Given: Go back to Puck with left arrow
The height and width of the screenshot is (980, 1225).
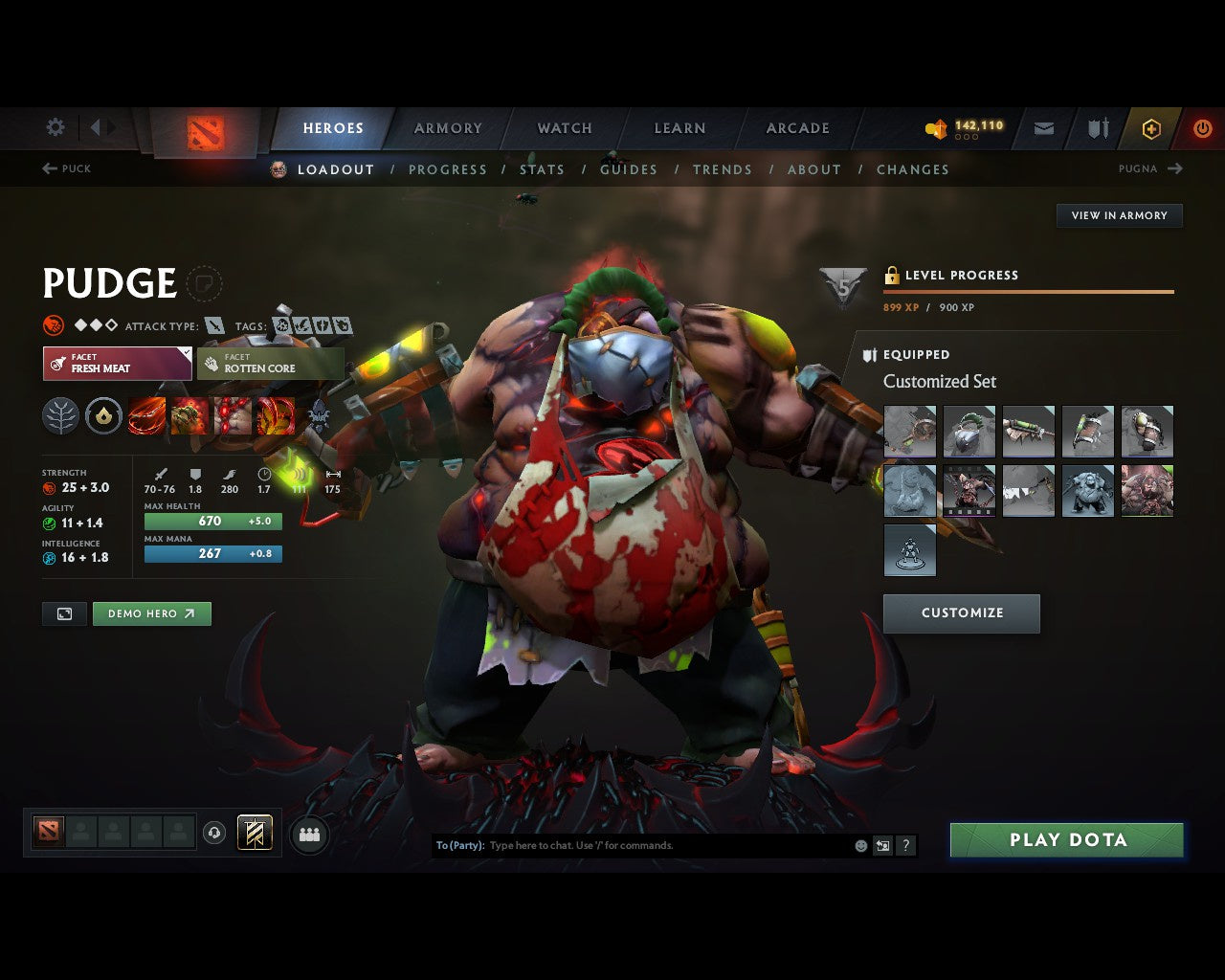Looking at the screenshot, I should click(x=67, y=168).
